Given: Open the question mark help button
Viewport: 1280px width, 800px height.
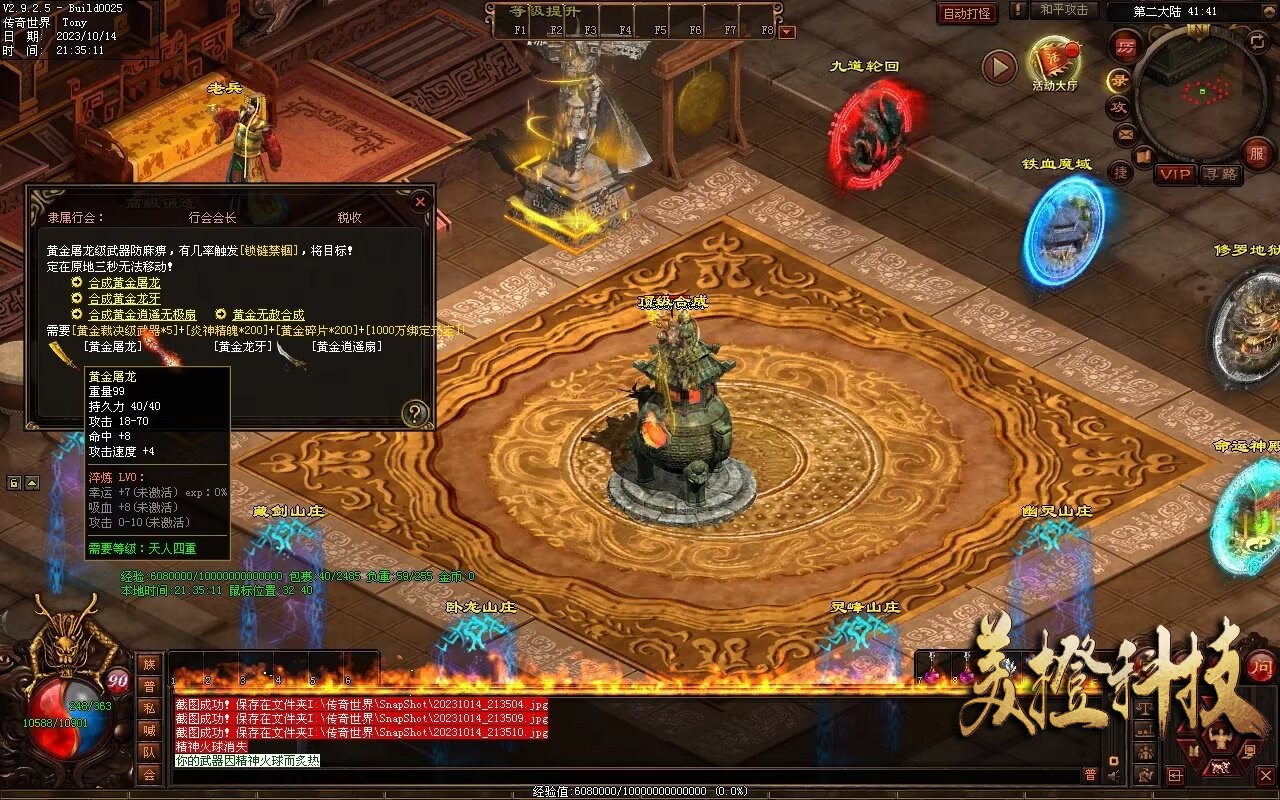Looking at the screenshot, I should pyautogui.click(x=414, y=412).
